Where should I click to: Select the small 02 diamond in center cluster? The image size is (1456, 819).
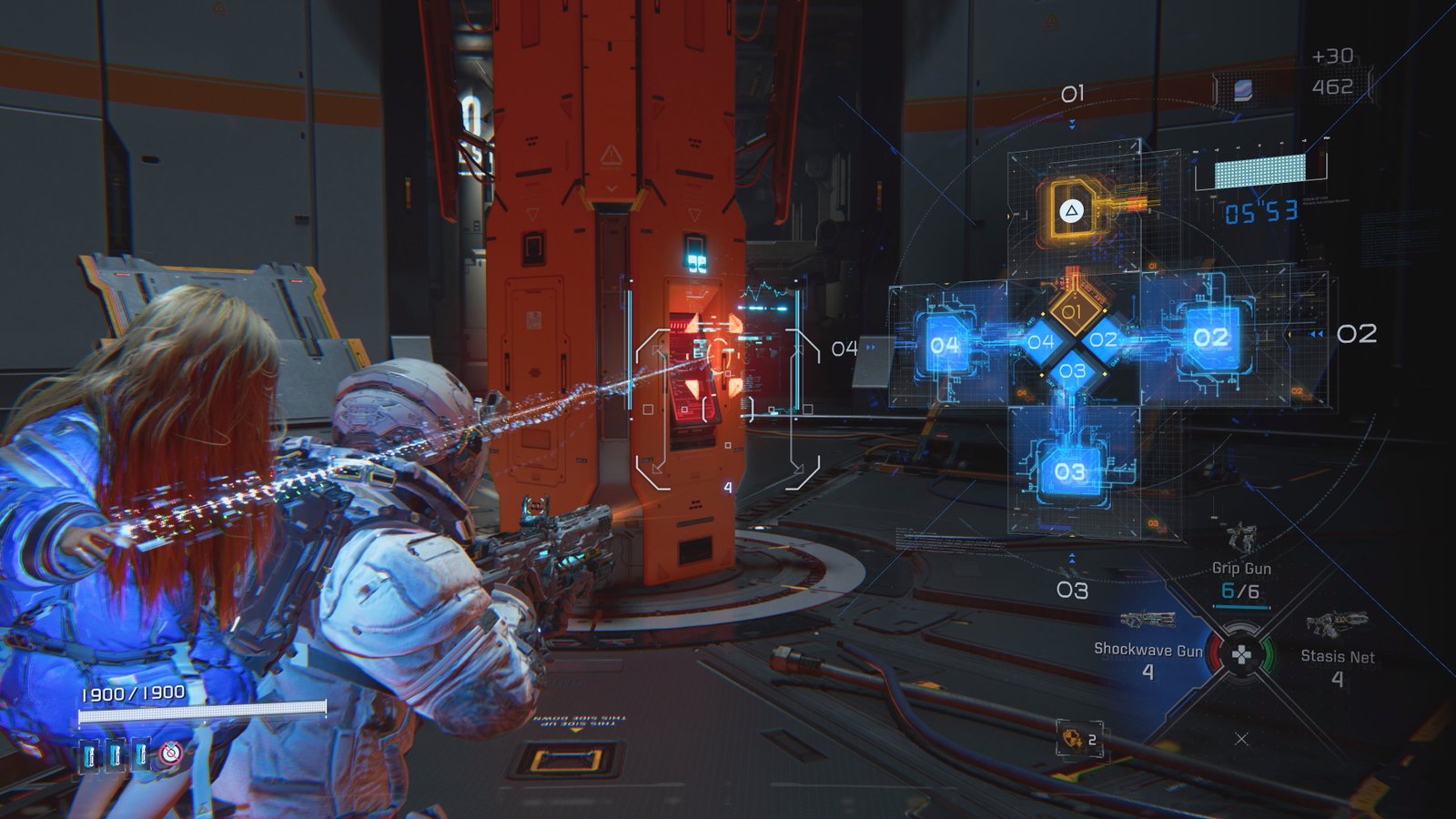coord(1103,340)
